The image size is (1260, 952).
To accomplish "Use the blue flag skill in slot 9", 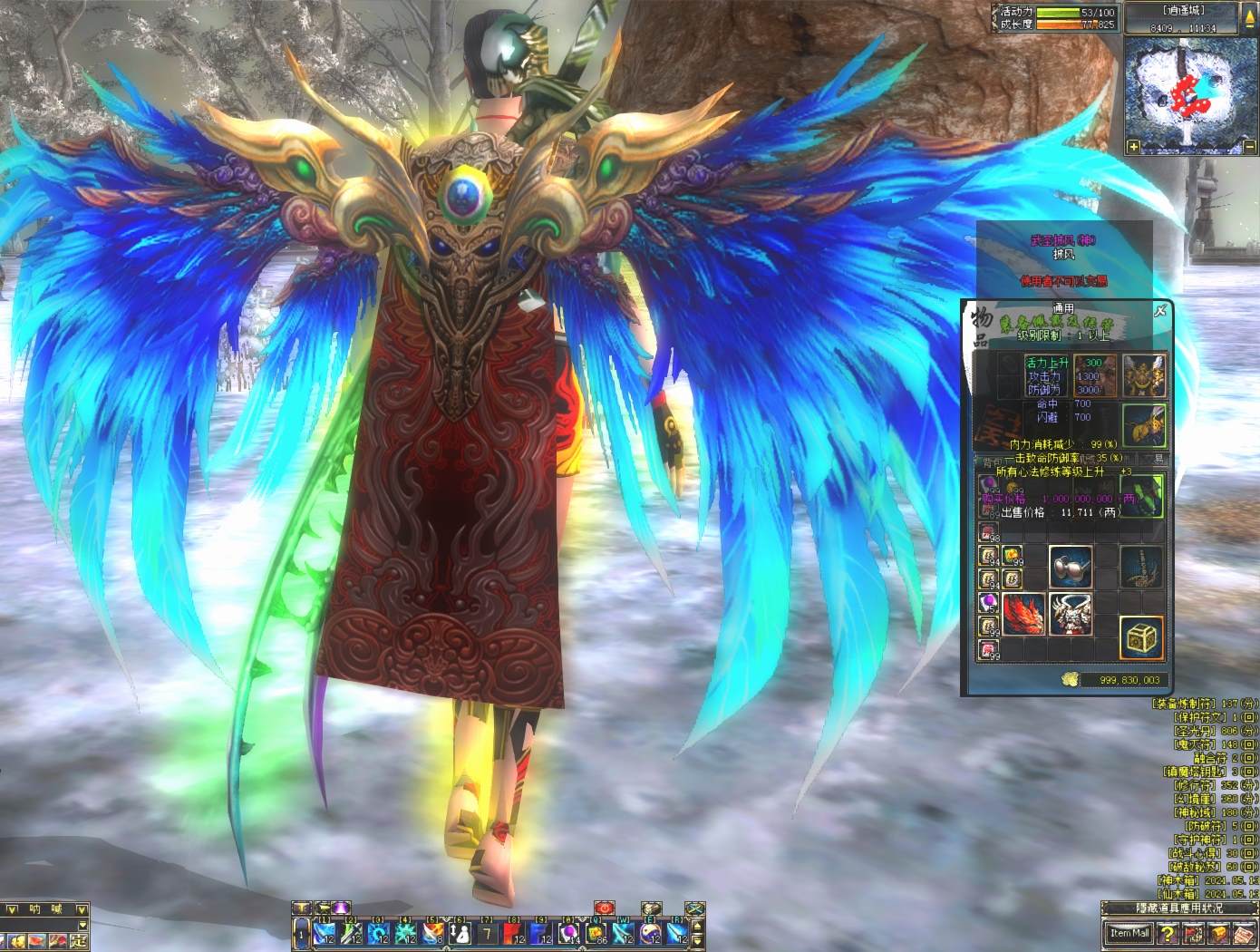I will 540,932.
